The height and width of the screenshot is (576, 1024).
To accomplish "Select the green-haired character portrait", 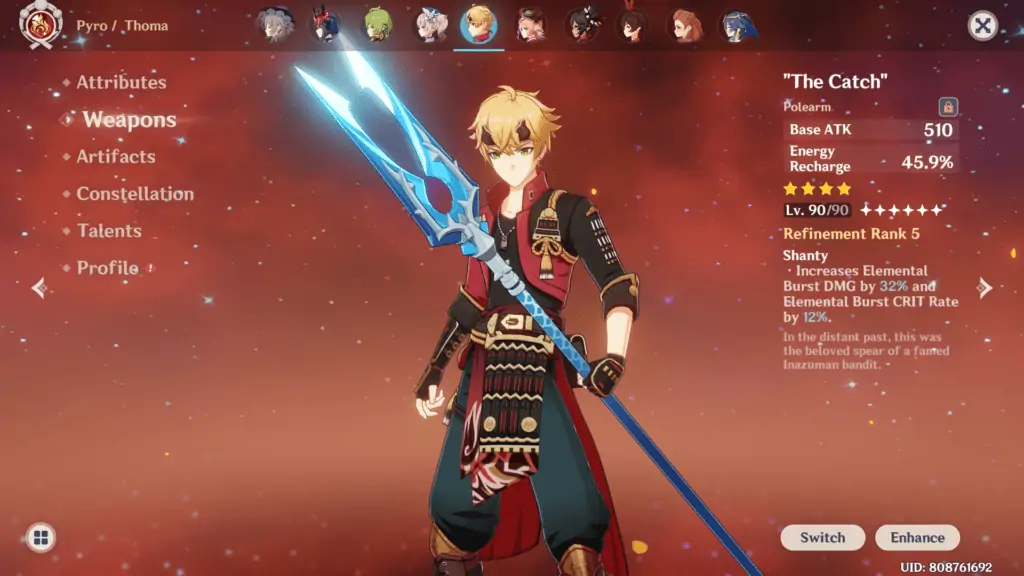I will pyautogui.click(x=377, y=25).
